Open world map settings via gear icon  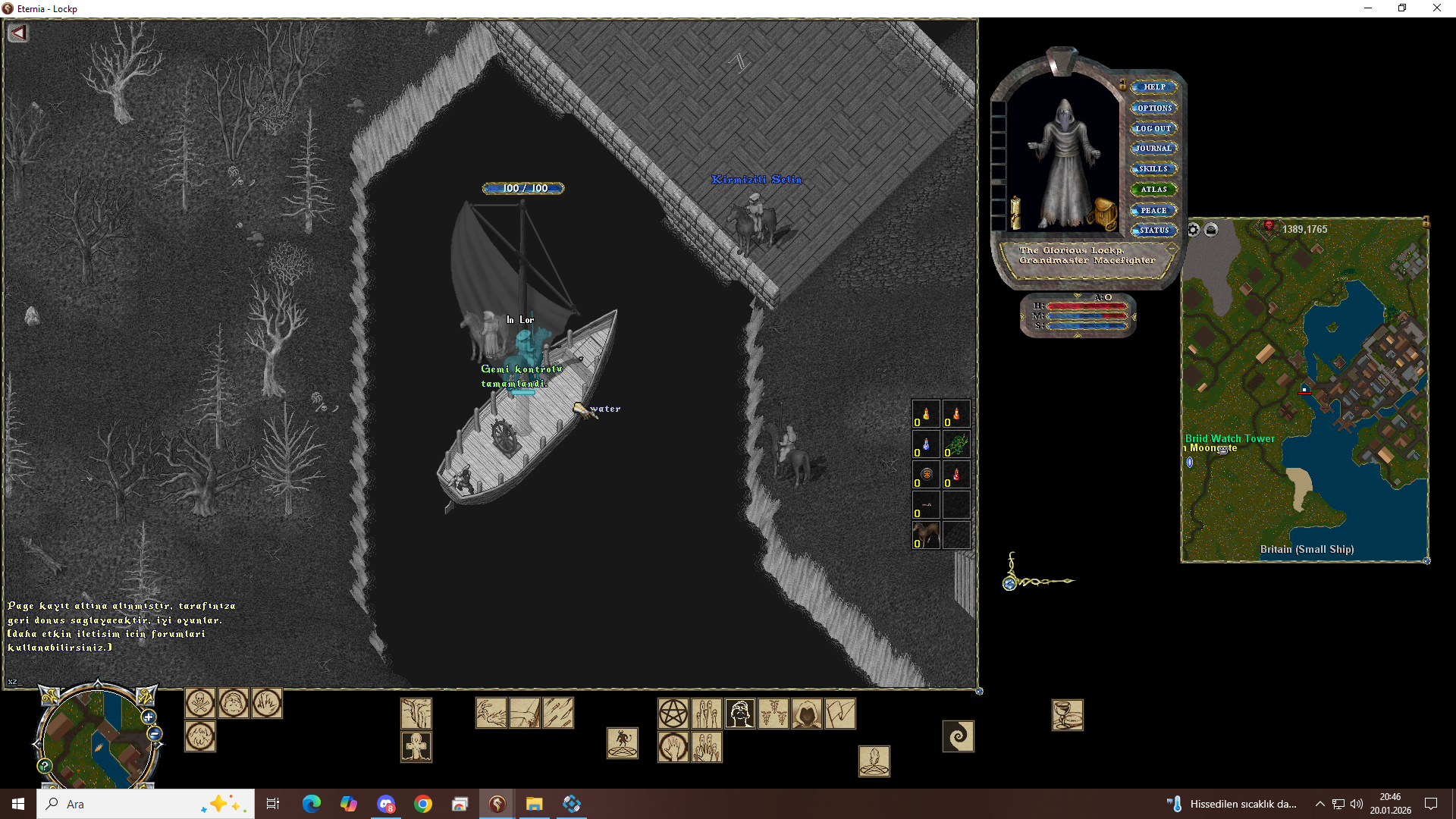click(1193, 228)
